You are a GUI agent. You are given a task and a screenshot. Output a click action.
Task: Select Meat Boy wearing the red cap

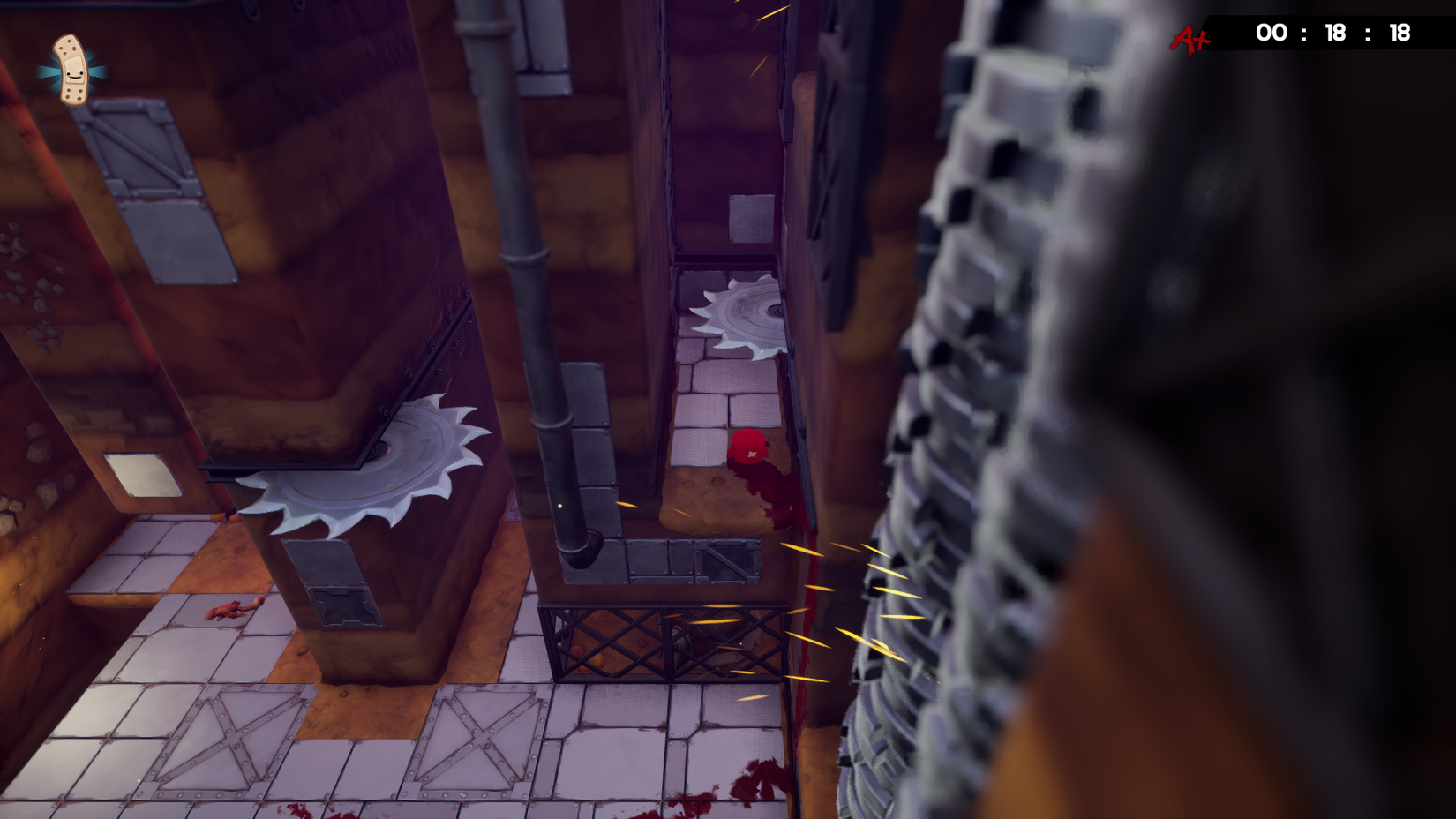coord(747,446)
